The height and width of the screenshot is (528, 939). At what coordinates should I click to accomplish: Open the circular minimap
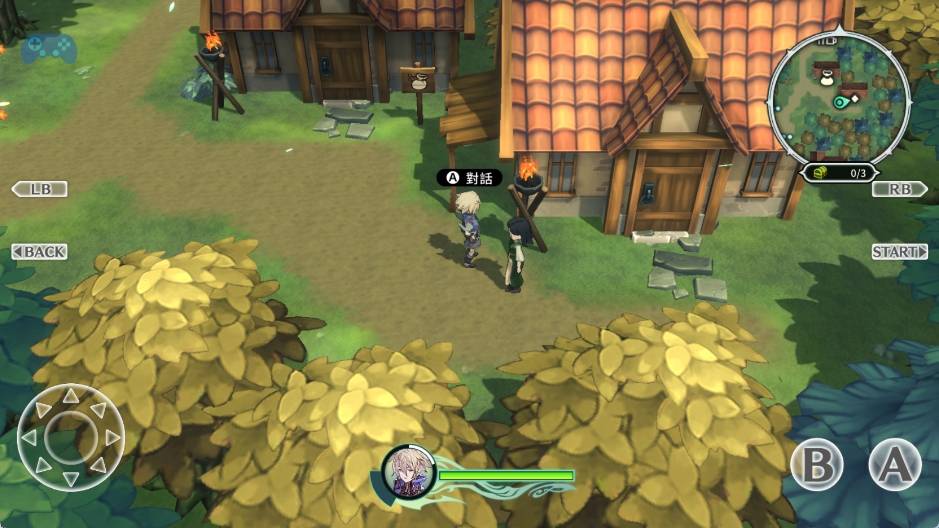[839, 99]
